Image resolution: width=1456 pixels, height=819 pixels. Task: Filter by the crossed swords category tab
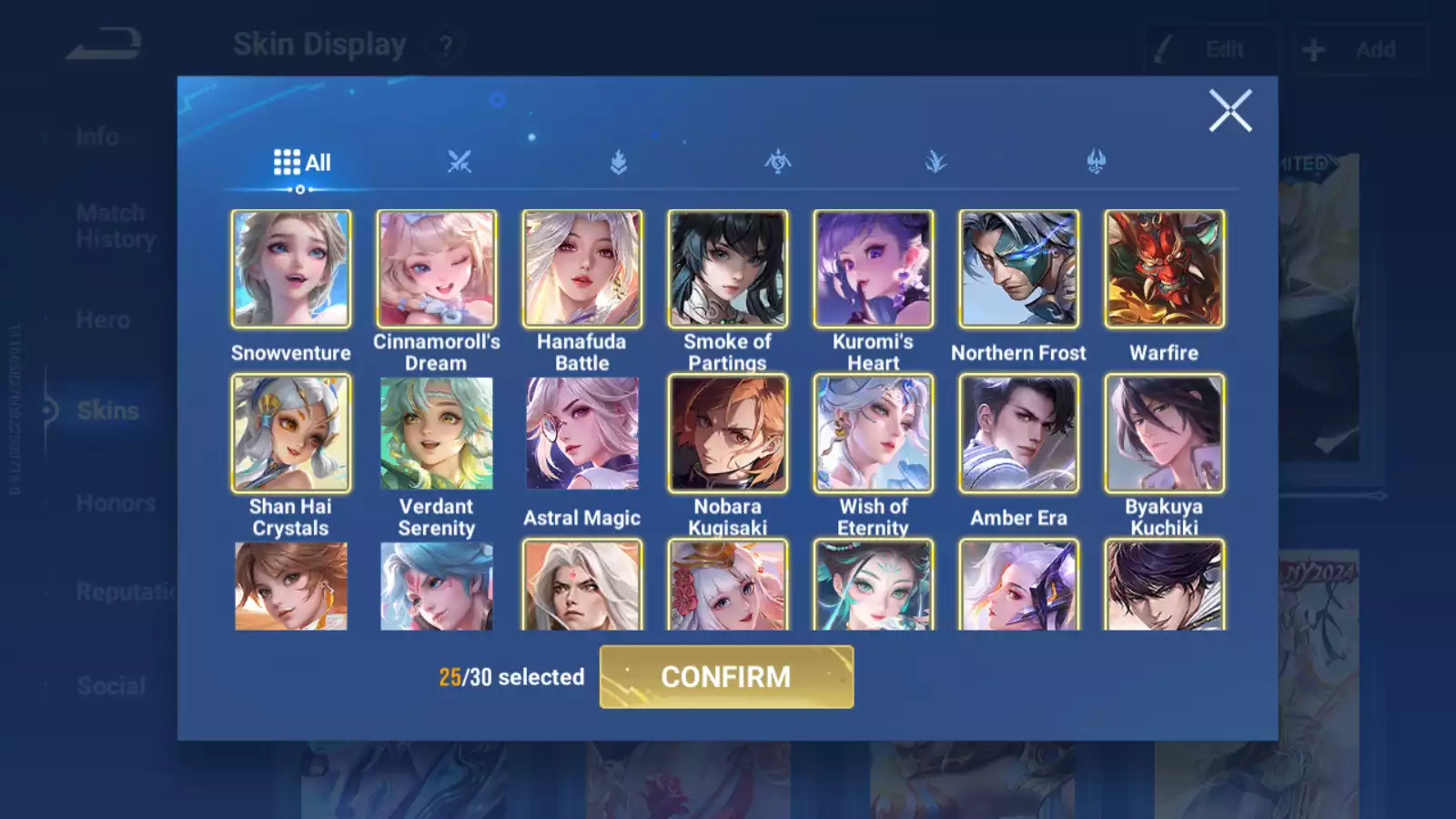coord(460,163)
